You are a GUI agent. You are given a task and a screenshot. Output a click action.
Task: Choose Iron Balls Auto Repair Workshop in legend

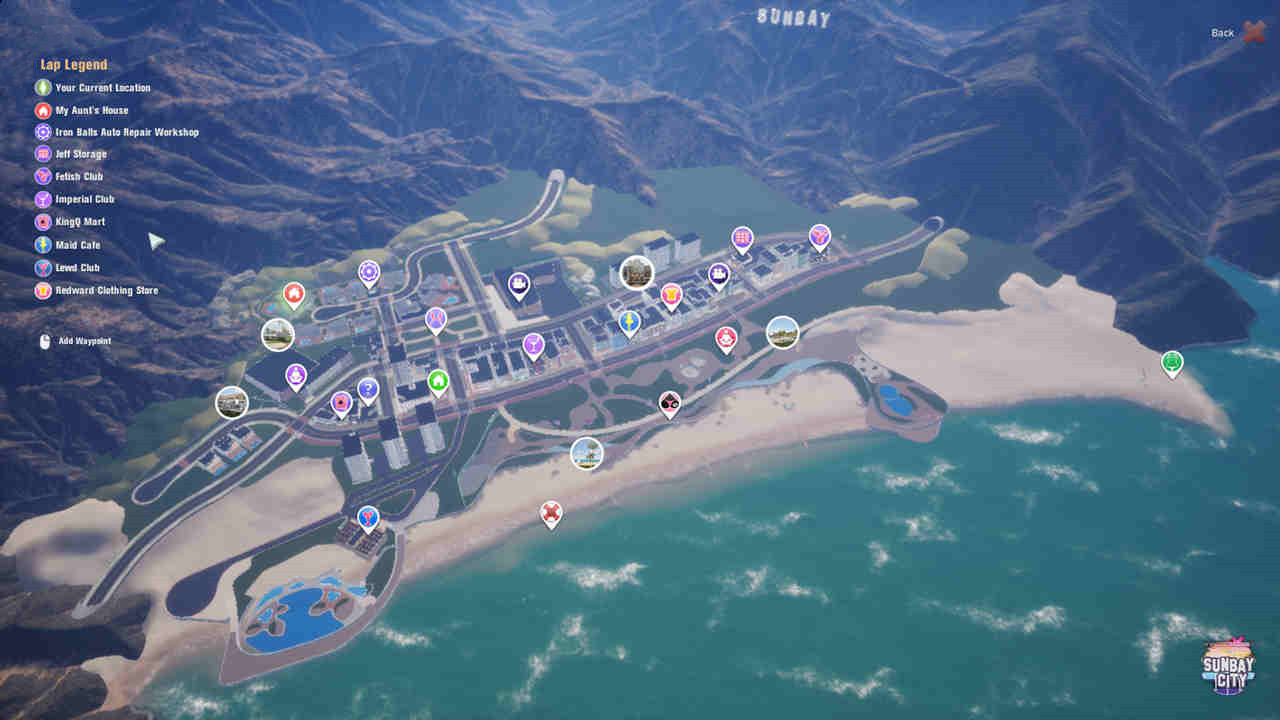pyautogui.click(x=126, y=132)
